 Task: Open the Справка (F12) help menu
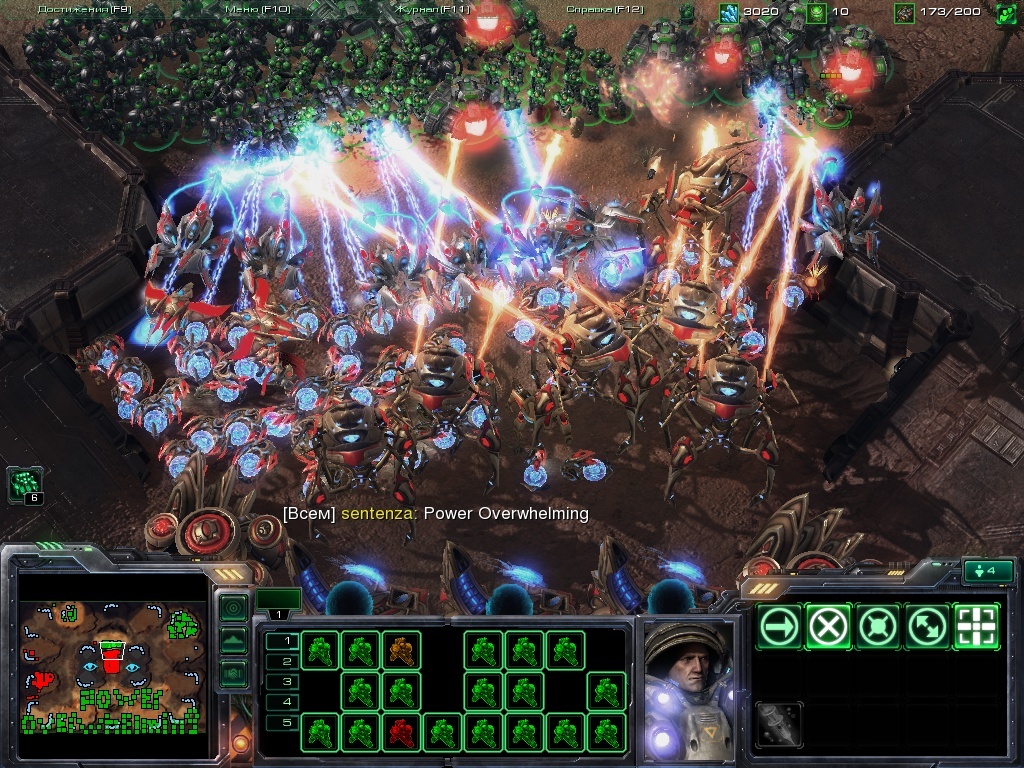[605, 10]
